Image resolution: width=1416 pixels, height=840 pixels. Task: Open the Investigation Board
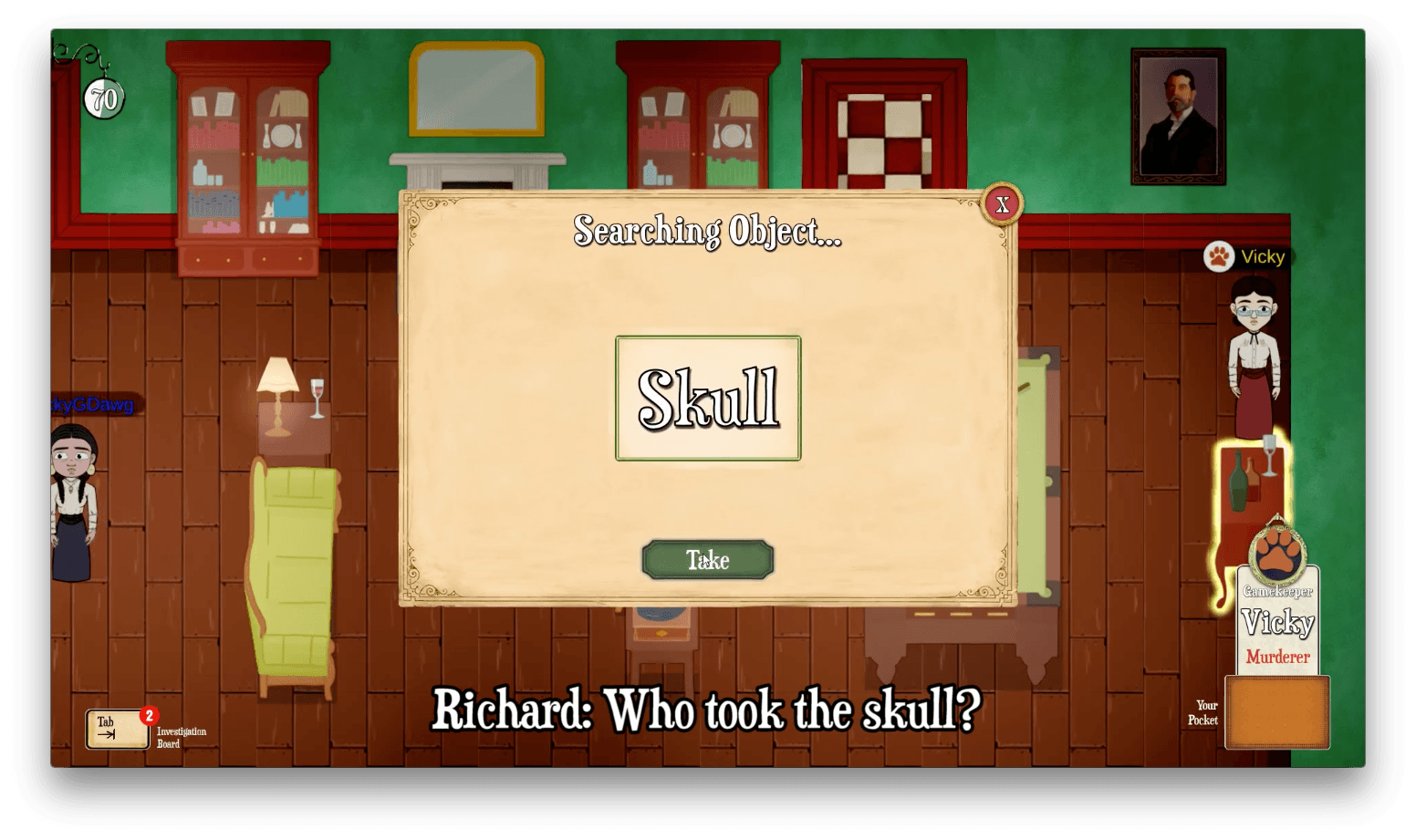[119, 730]
